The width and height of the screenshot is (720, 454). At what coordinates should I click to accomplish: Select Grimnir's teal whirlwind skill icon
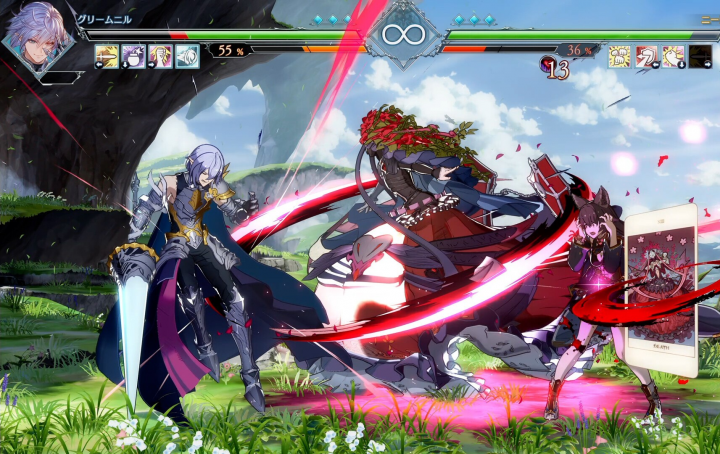[187, 56]
